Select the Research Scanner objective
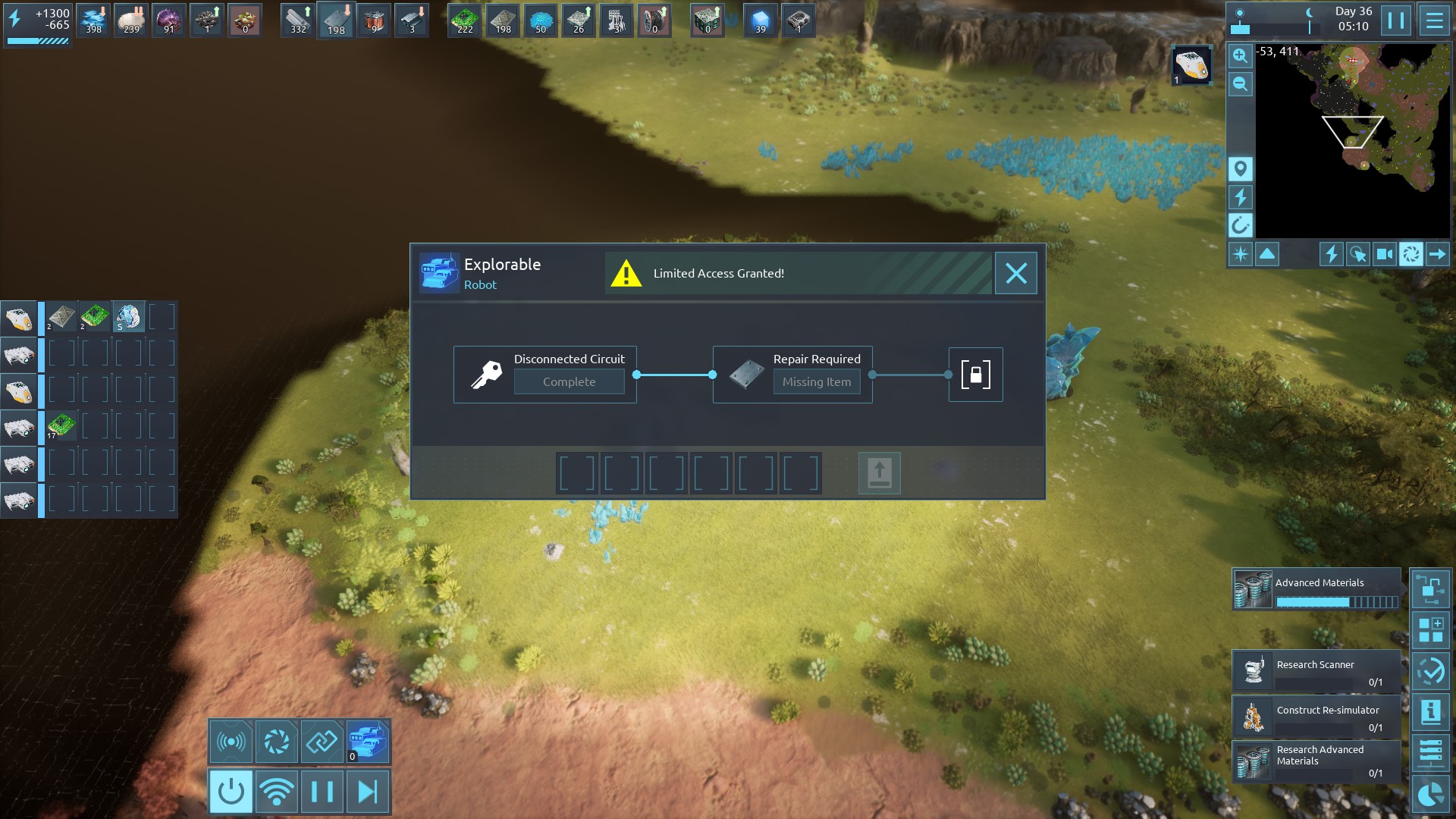 point(1316,672)
